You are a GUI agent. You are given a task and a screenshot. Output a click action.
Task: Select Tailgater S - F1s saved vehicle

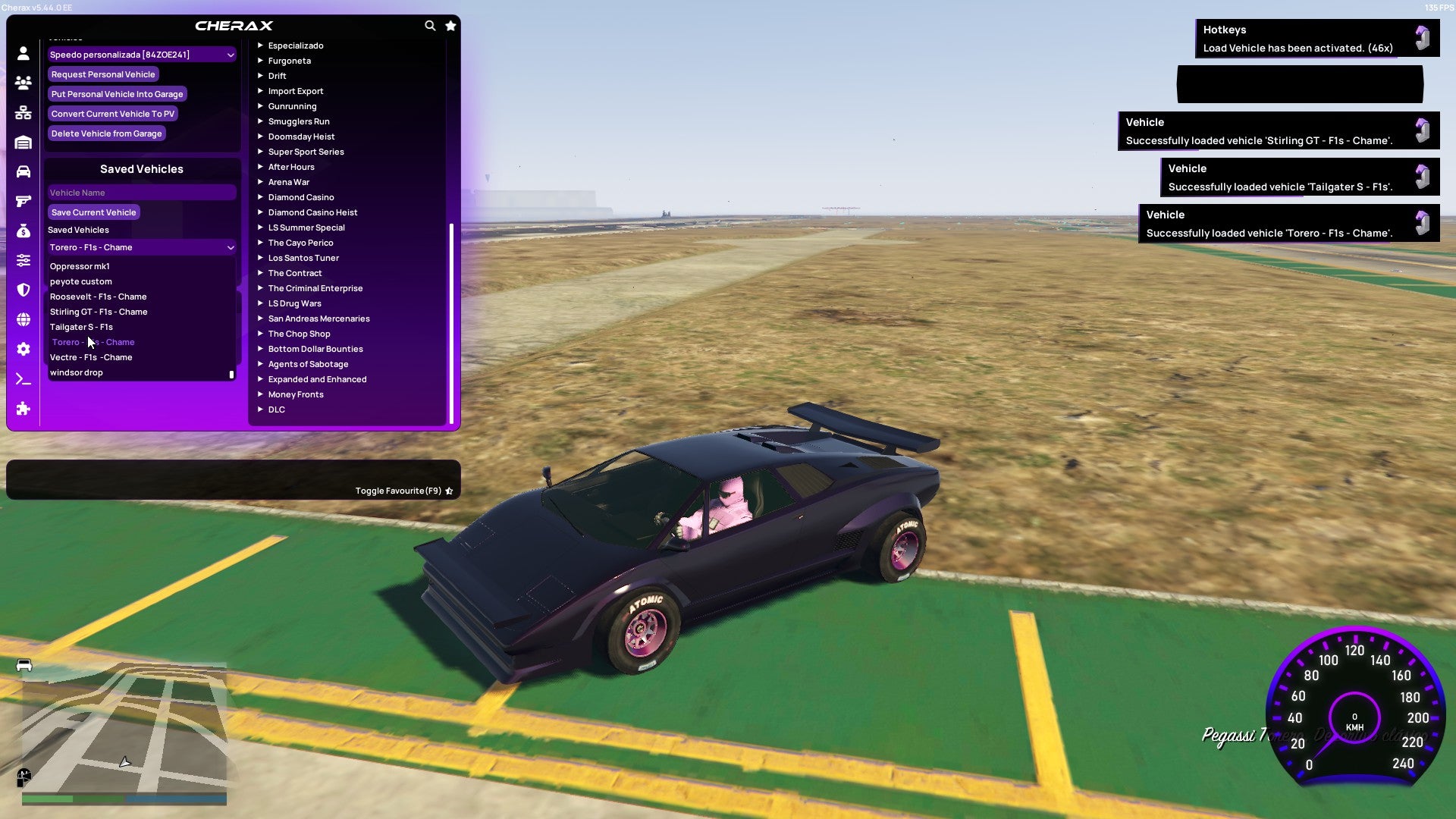pyautogui.click(x=81, y=327)
